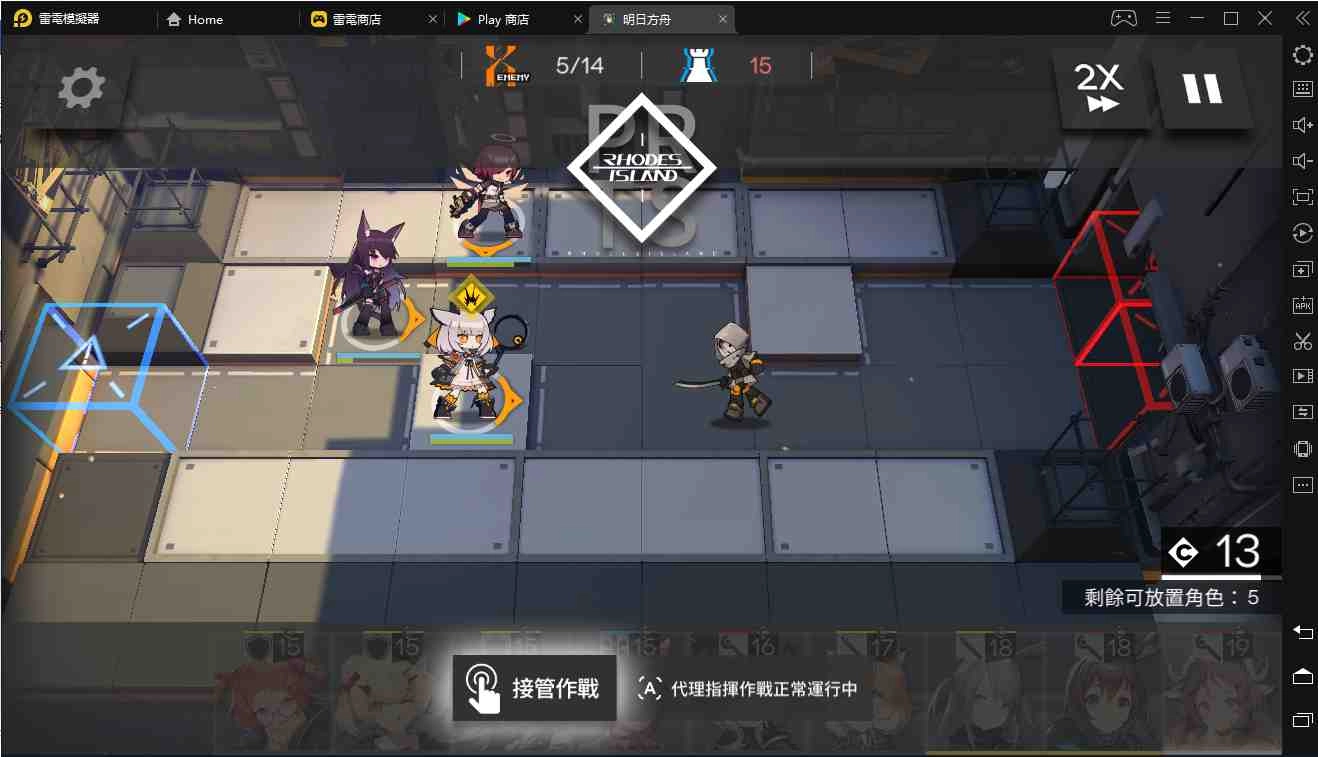Select the APK install icon in sidebar

pyautogui.click(x=1302, y=304)
